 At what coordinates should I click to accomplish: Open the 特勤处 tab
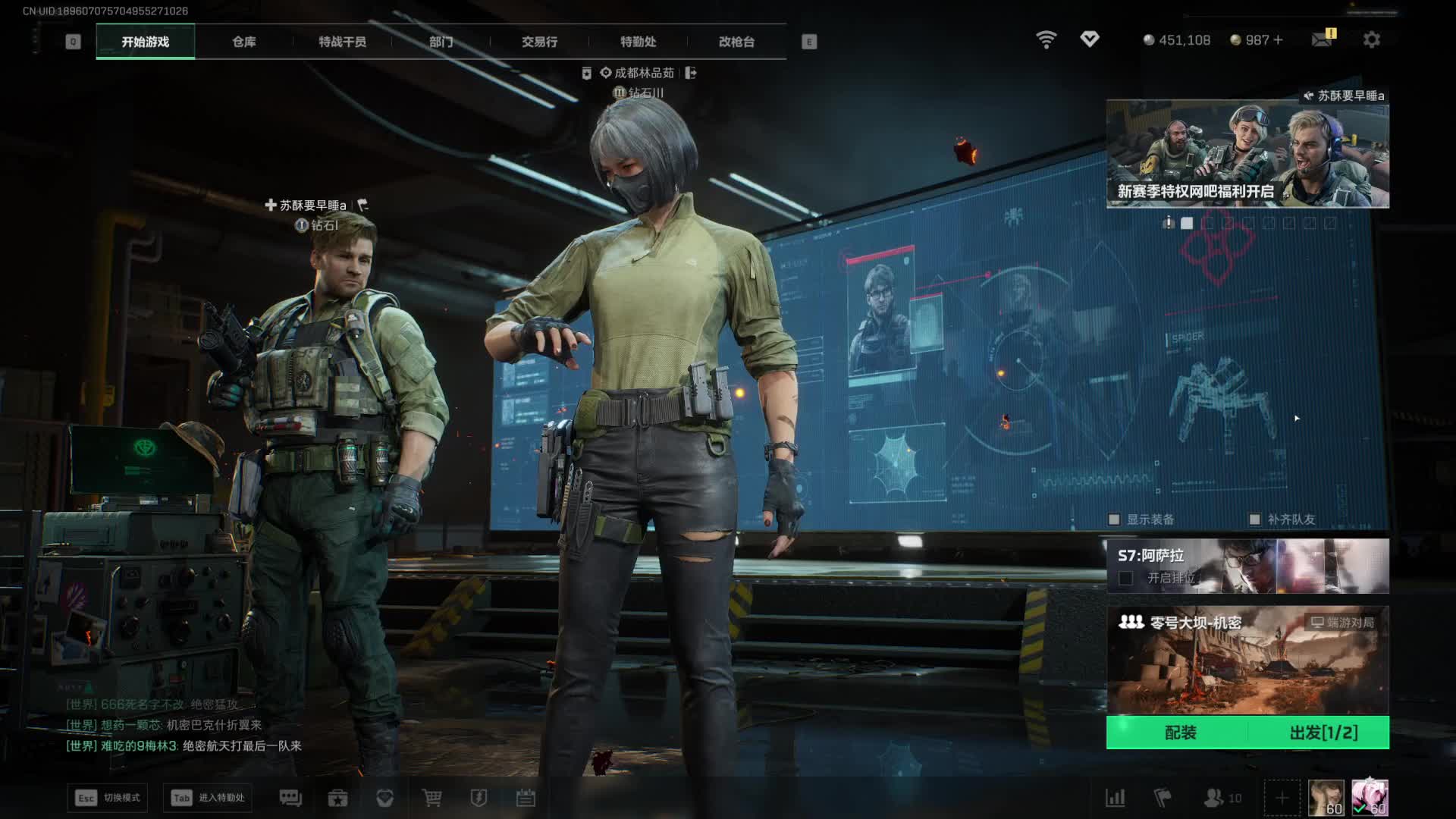(x=638, y=42)
